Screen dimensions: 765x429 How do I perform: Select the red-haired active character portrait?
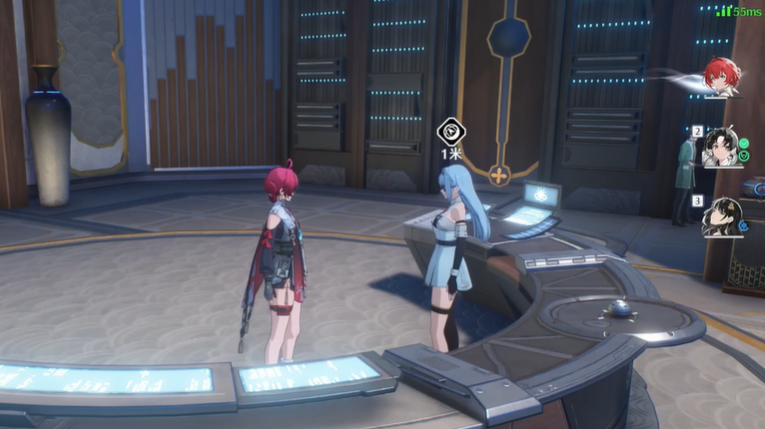pos(720,76)
